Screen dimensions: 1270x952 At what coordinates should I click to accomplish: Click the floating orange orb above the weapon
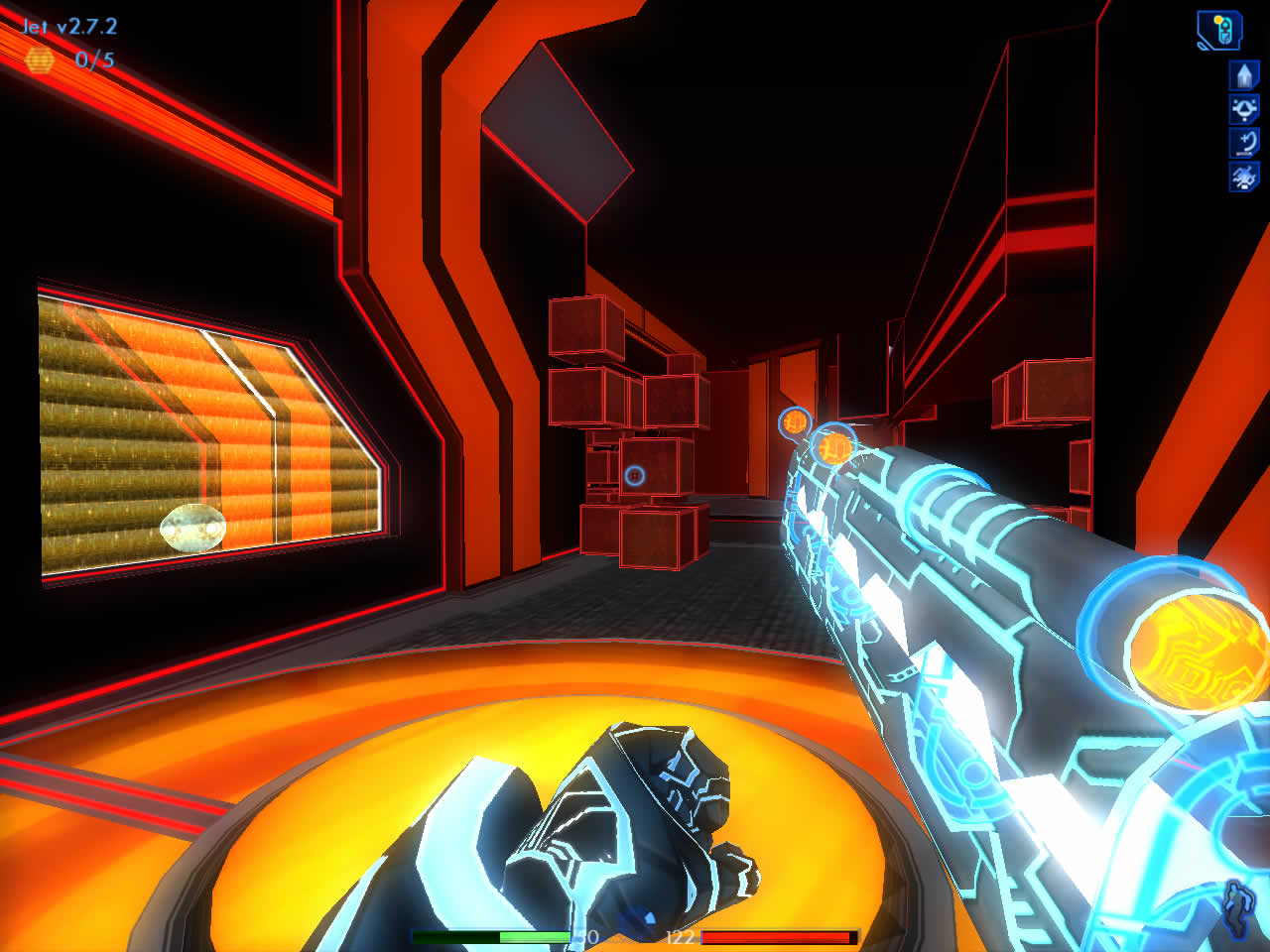[793, 419]
